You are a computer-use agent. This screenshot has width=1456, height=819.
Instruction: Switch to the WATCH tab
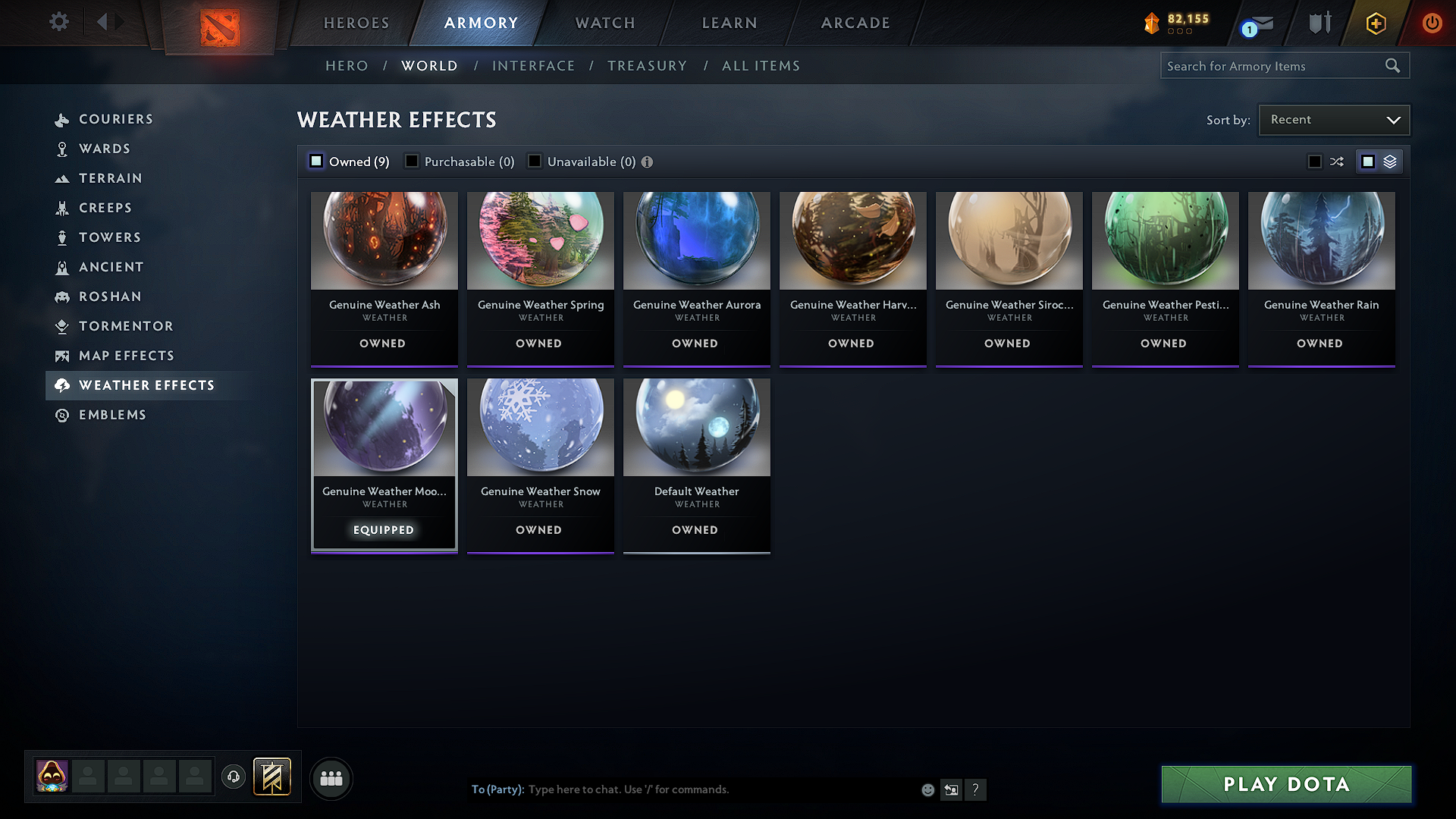[603, 23]
